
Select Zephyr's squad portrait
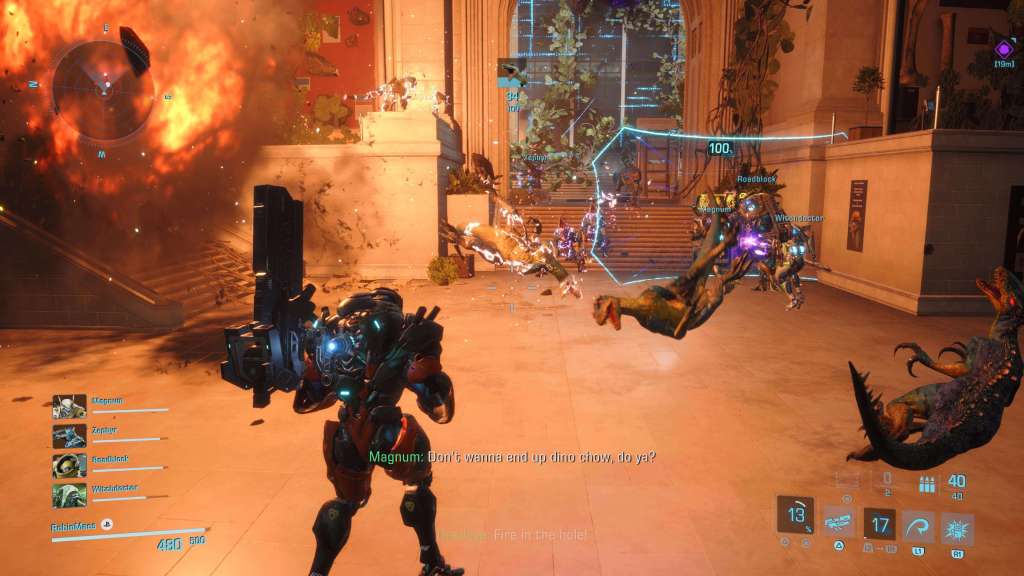coord(69,436)
